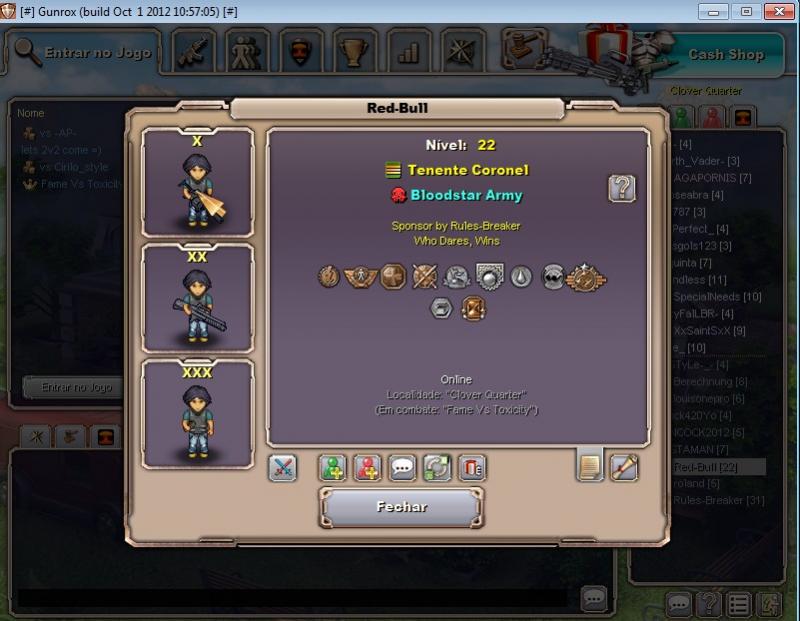Add friend using the green person plus icon
The width and height of the screenshot is (800, 621).
(333, 468)
